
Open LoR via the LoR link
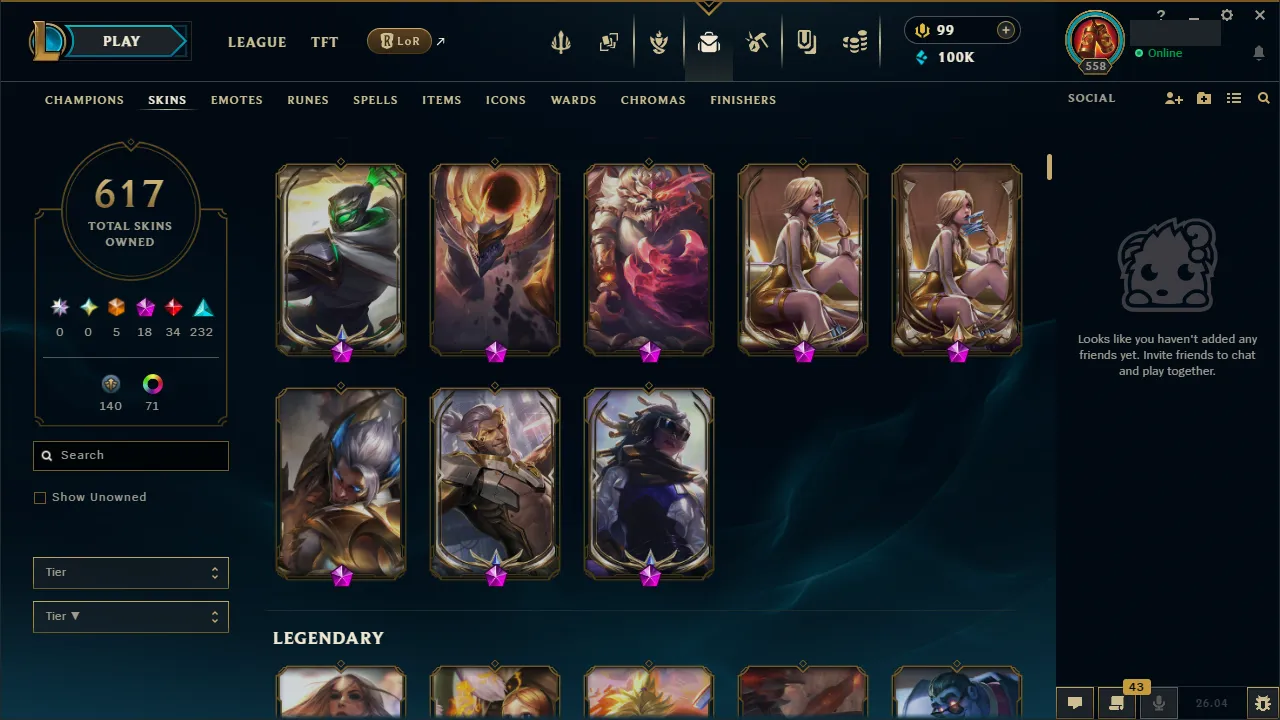[399, 41]
